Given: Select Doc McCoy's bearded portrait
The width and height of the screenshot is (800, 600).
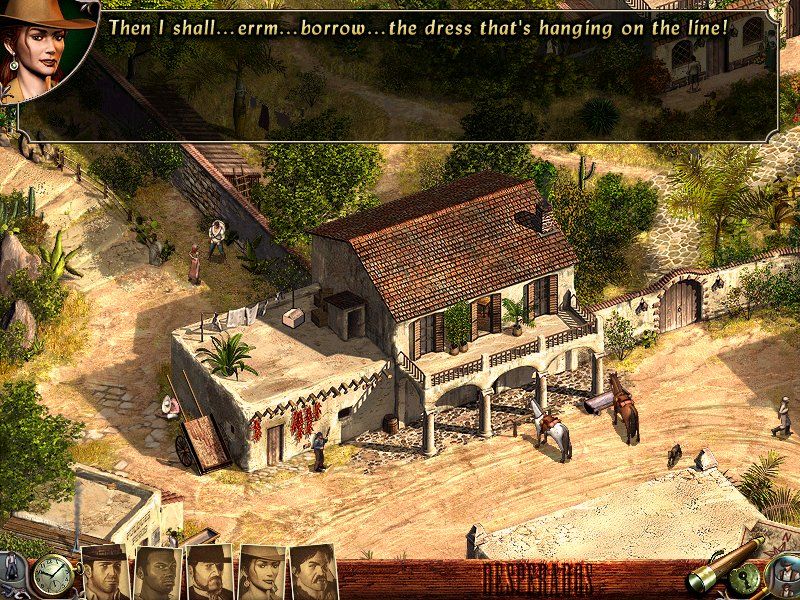Looking at the screenshot, I should [209, 573].
